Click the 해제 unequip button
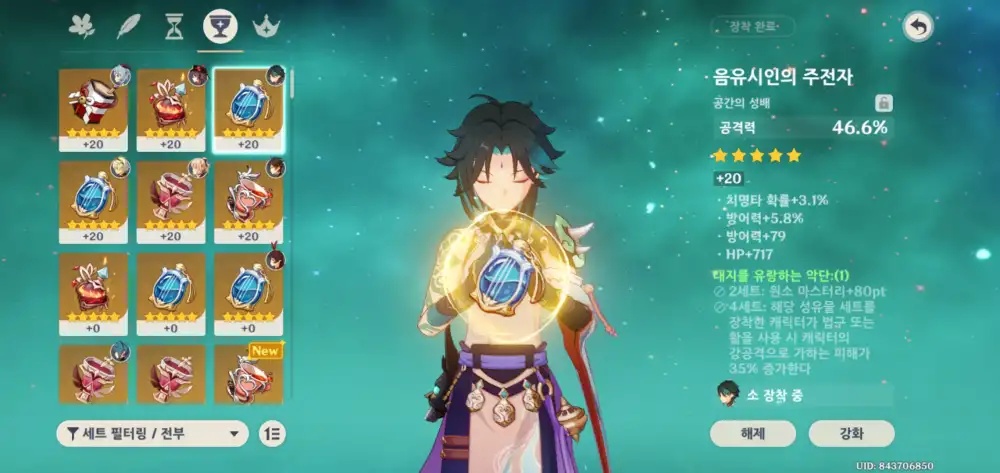Image resolution: width=1000 pixels, height=473 pixels. (753, 433)
